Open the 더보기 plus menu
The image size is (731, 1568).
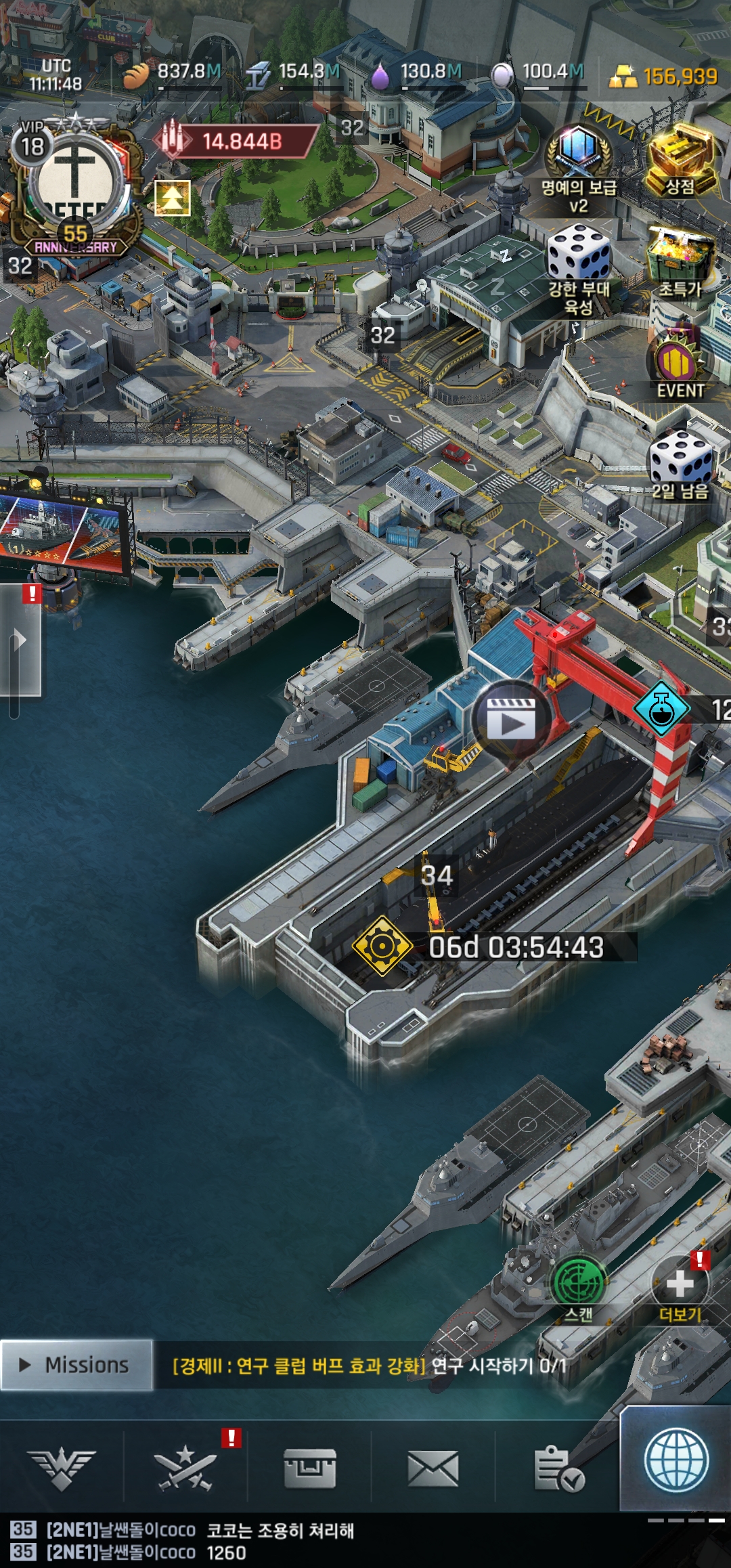tap(680, 1284)
